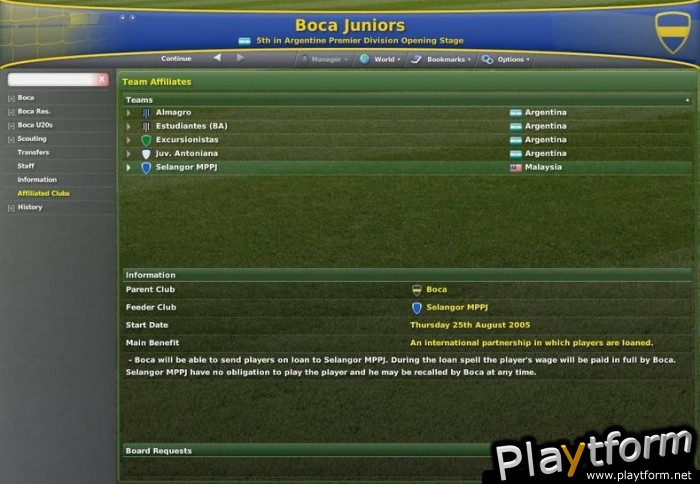The width and height of the screenshot is (700, 484).
Task: Click the sidebar search field
Action: (x=50, y=79)
